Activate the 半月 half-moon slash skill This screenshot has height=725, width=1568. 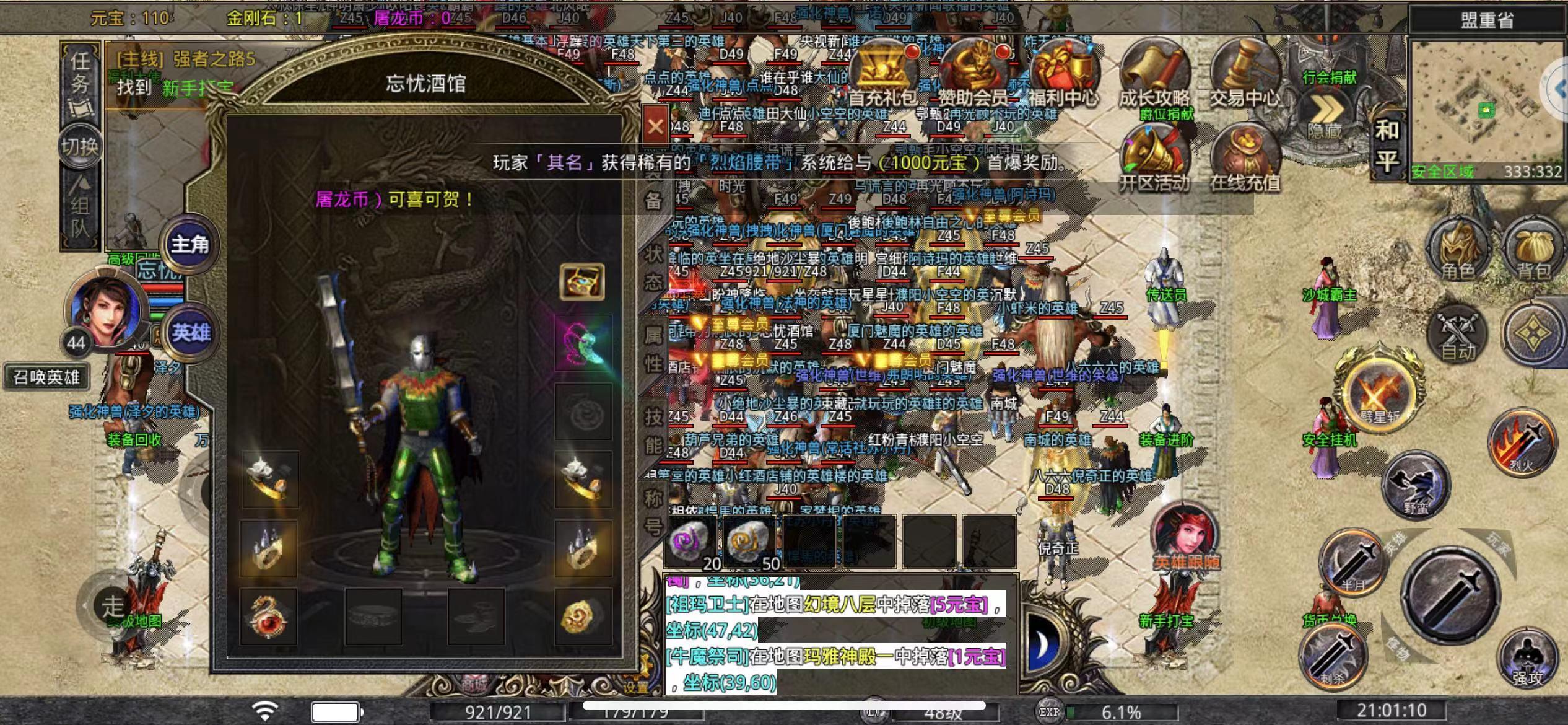[1352, 565]
